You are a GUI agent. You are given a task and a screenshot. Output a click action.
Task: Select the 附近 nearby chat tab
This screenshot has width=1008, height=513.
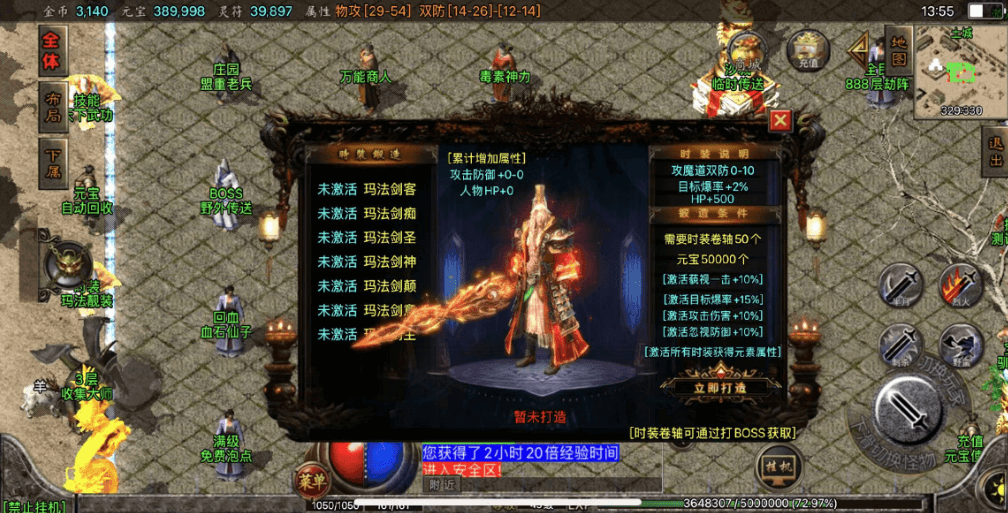[x=443, y=485]
